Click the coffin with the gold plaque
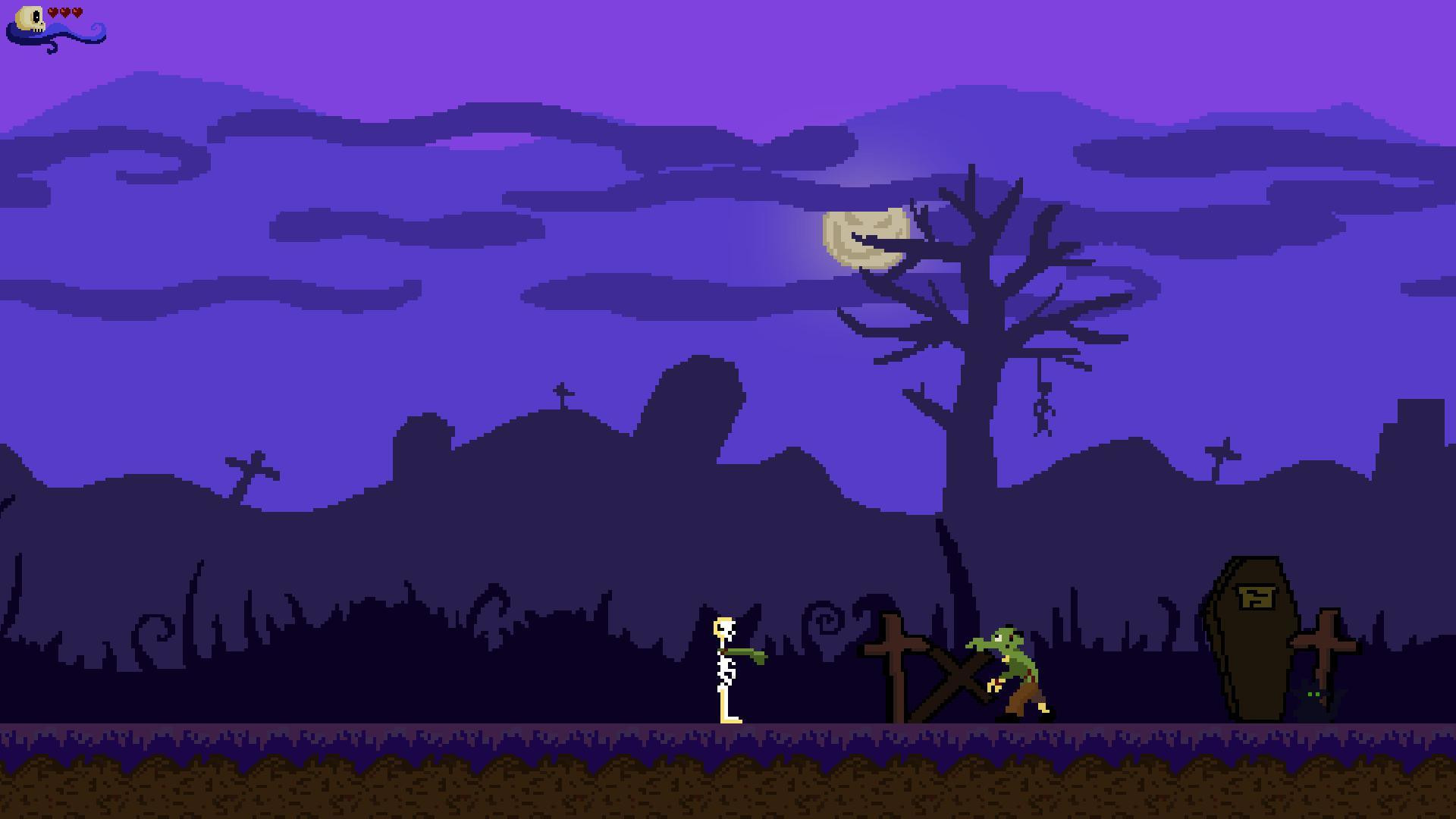1456x819 pixels. tap(1255, 652)
